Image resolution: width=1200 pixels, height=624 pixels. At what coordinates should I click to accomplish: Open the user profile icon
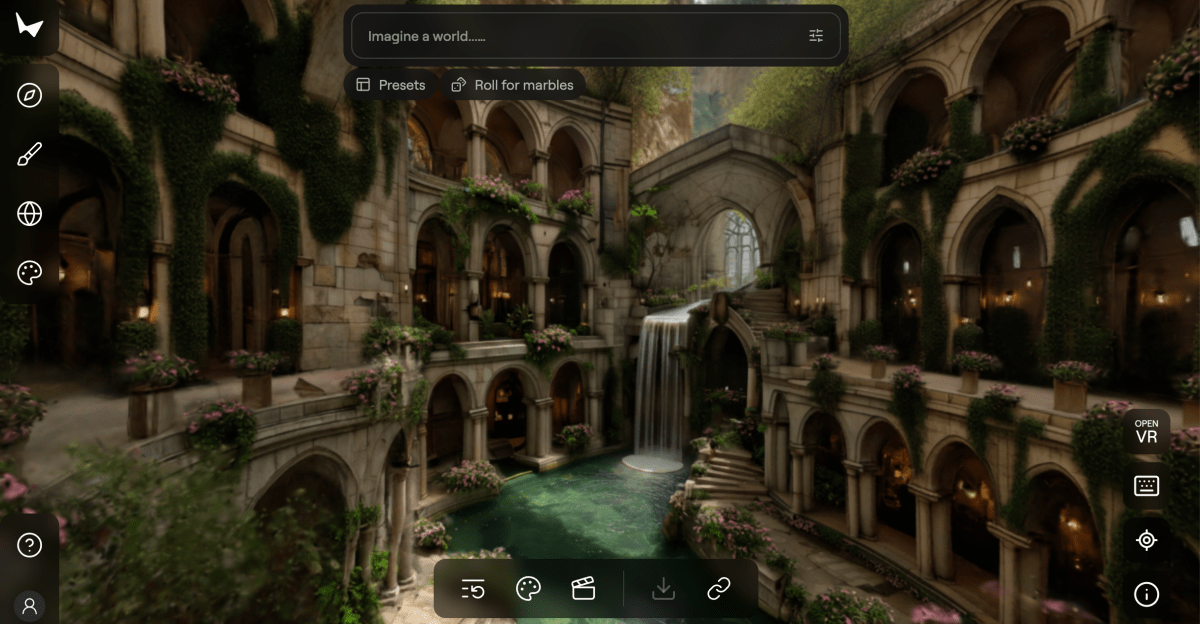30,605
